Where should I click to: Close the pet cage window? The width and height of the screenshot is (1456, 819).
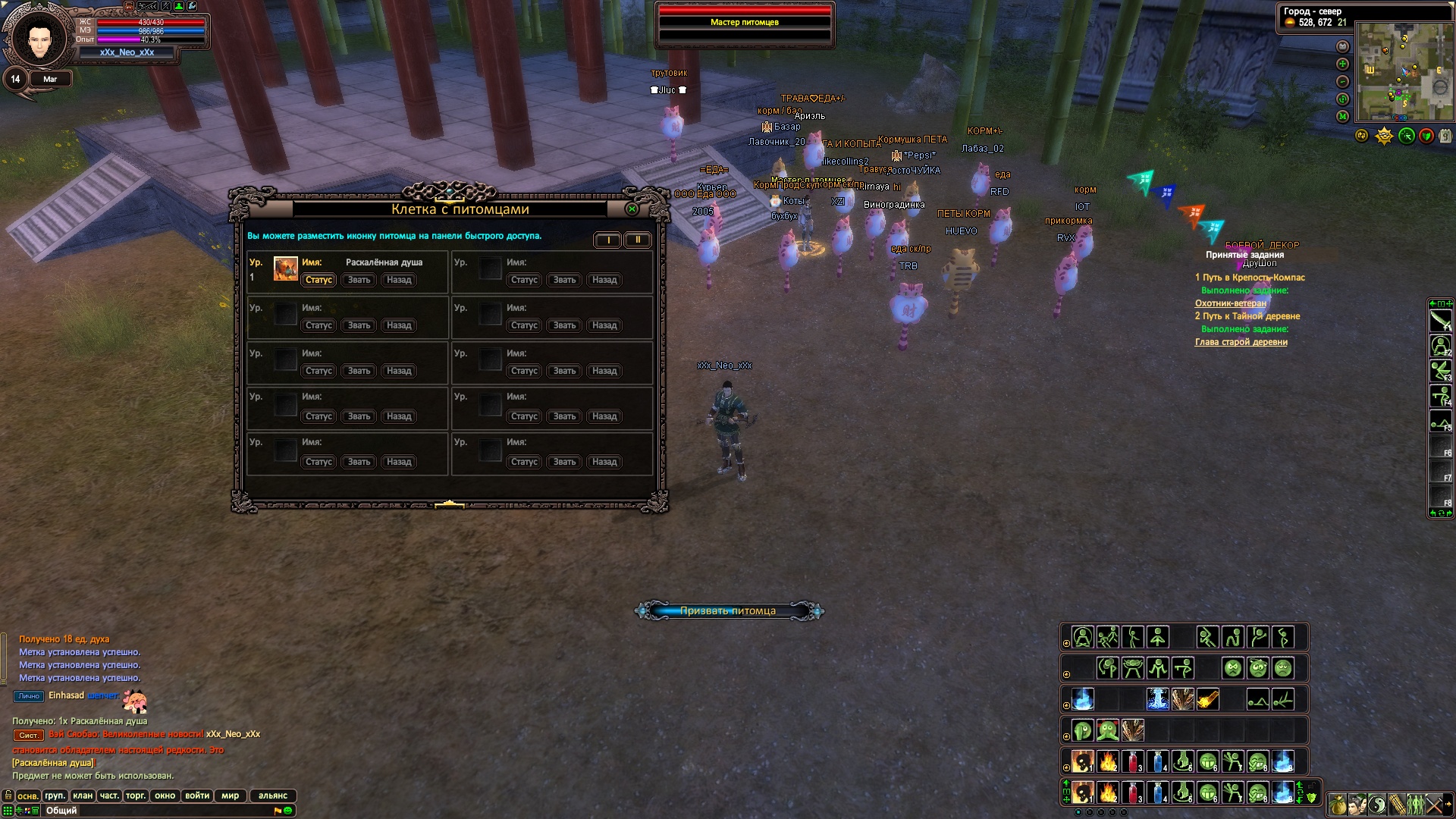(632, 209)
